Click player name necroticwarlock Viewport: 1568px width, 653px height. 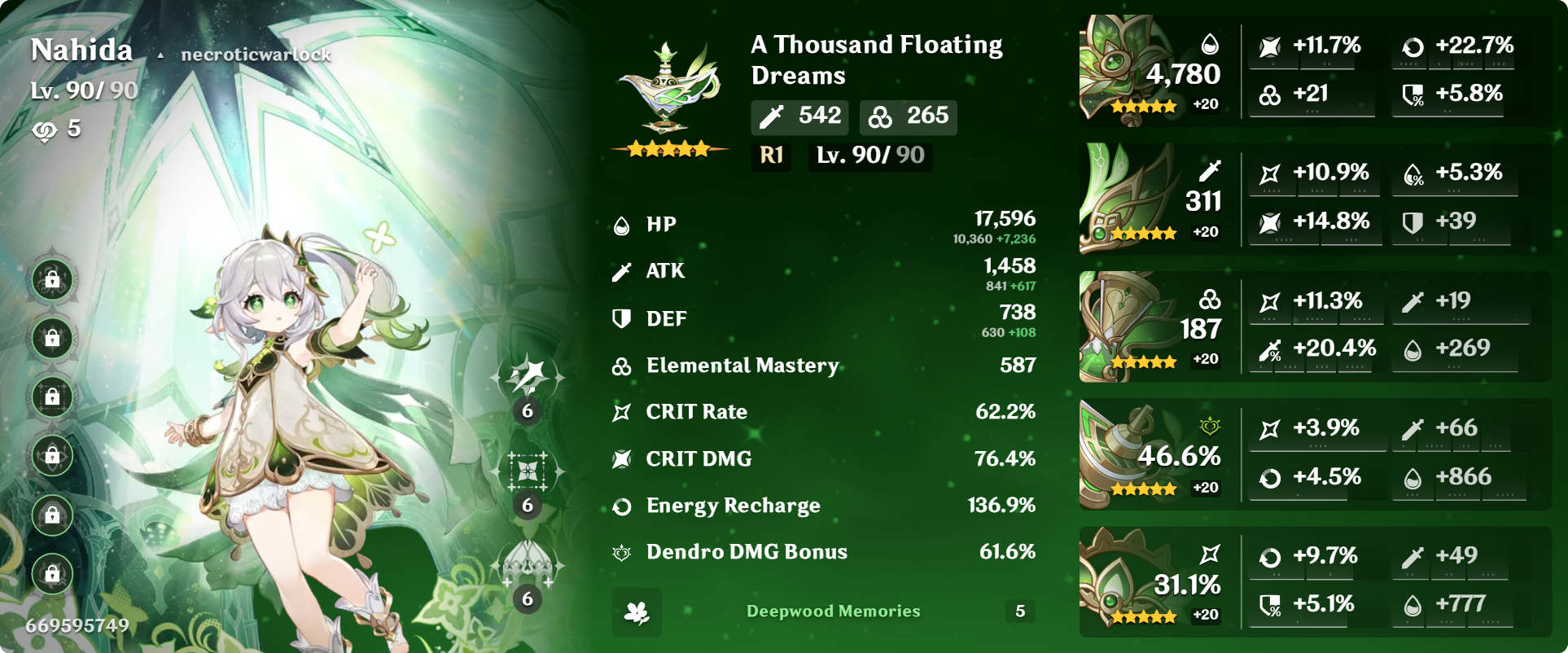coord(255,54)
